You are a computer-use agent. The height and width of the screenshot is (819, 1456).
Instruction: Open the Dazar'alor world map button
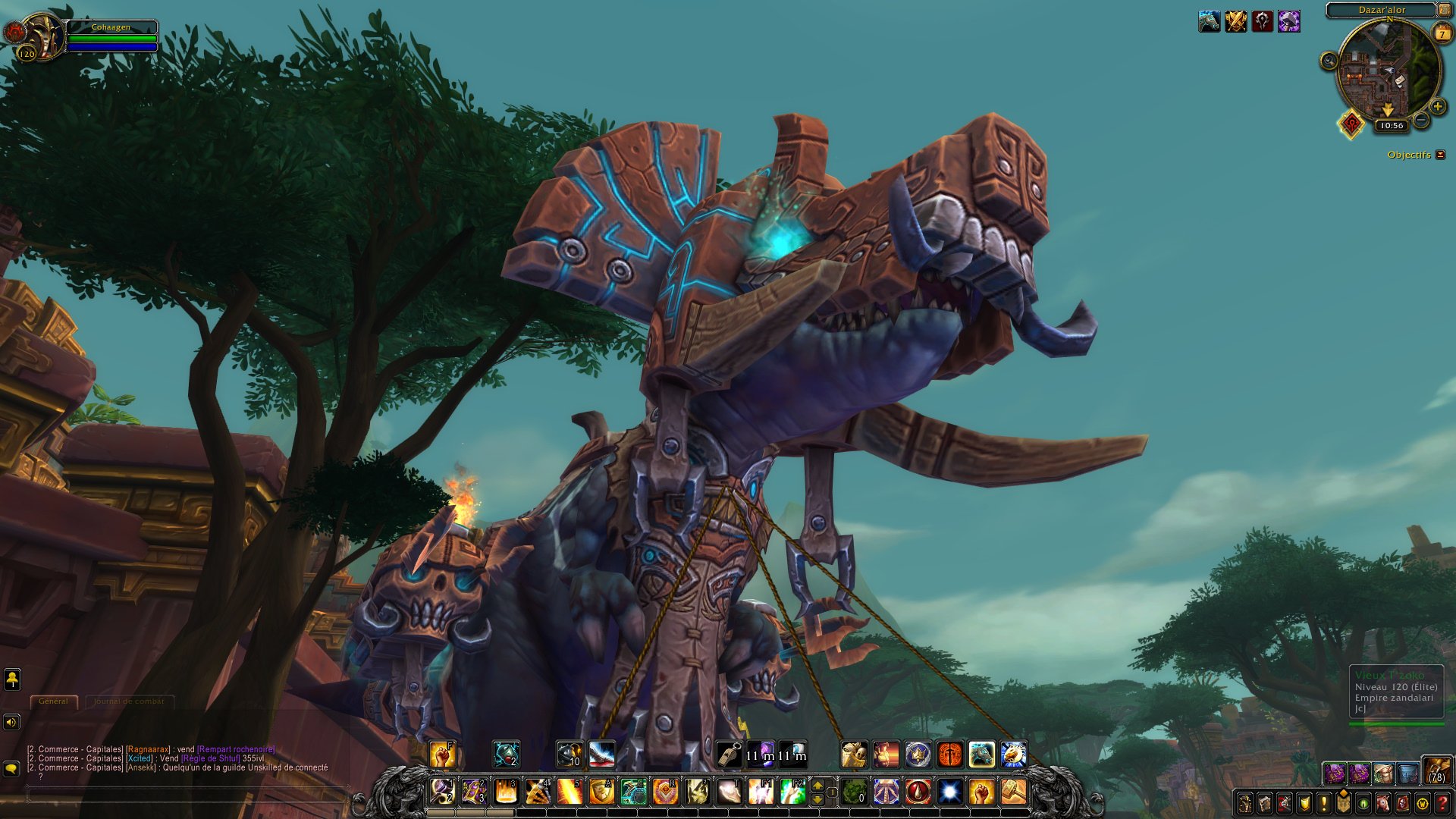pyautogui.click(x=1444, y=10)
